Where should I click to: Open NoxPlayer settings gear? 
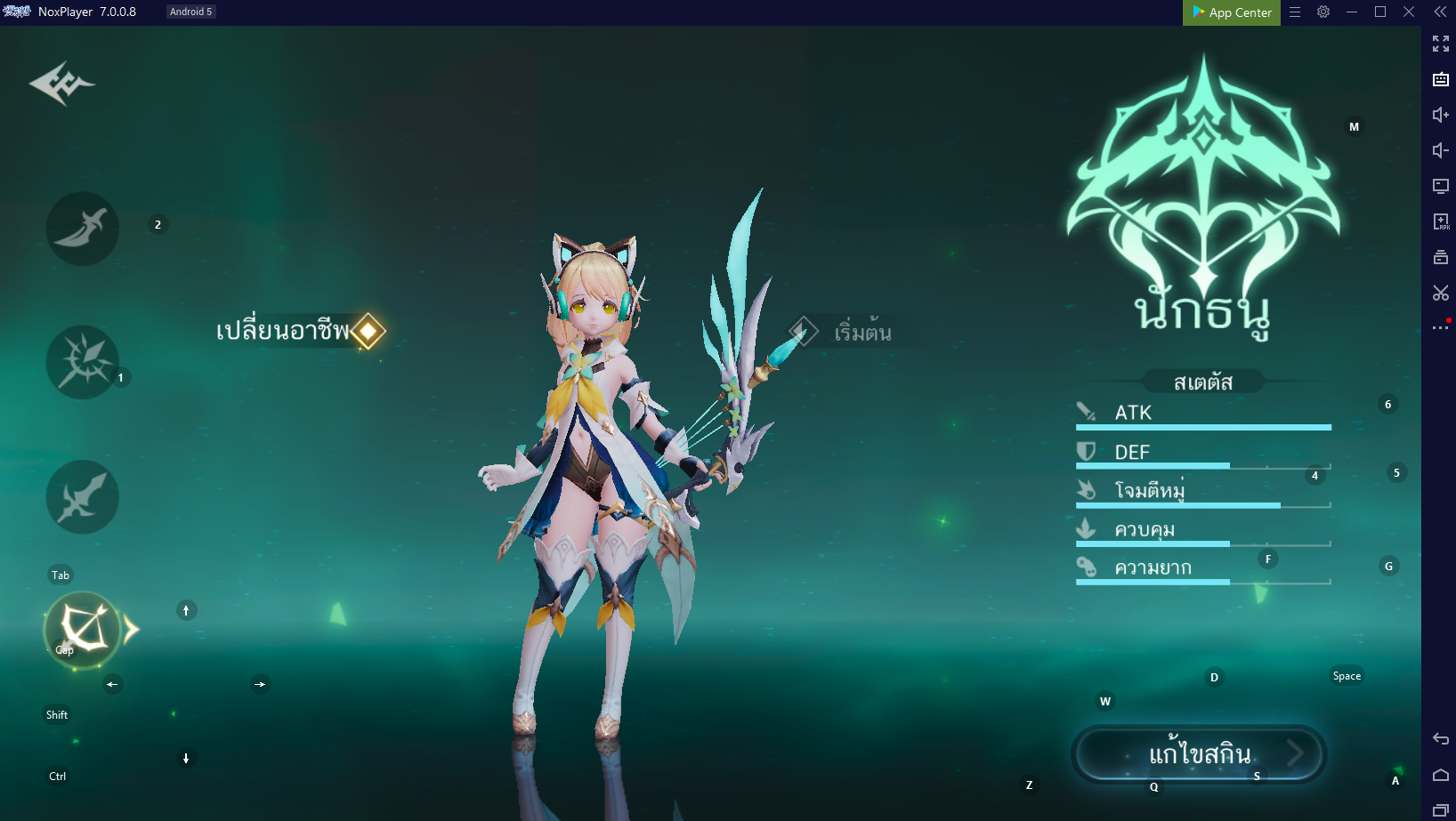pyautogui.click(x=1323, y=12)
